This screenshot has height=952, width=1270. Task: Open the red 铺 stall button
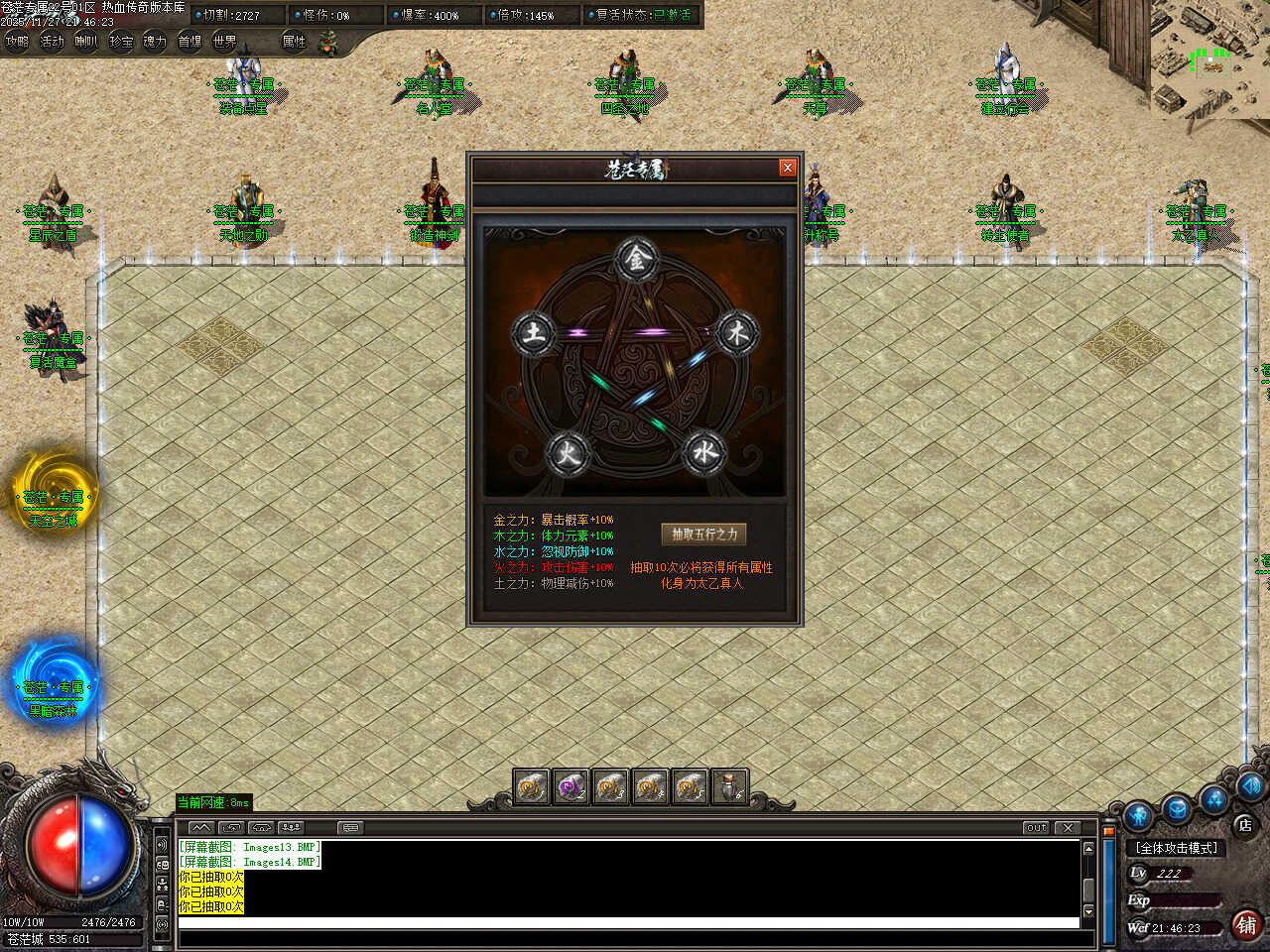(x=1247, y=925)
